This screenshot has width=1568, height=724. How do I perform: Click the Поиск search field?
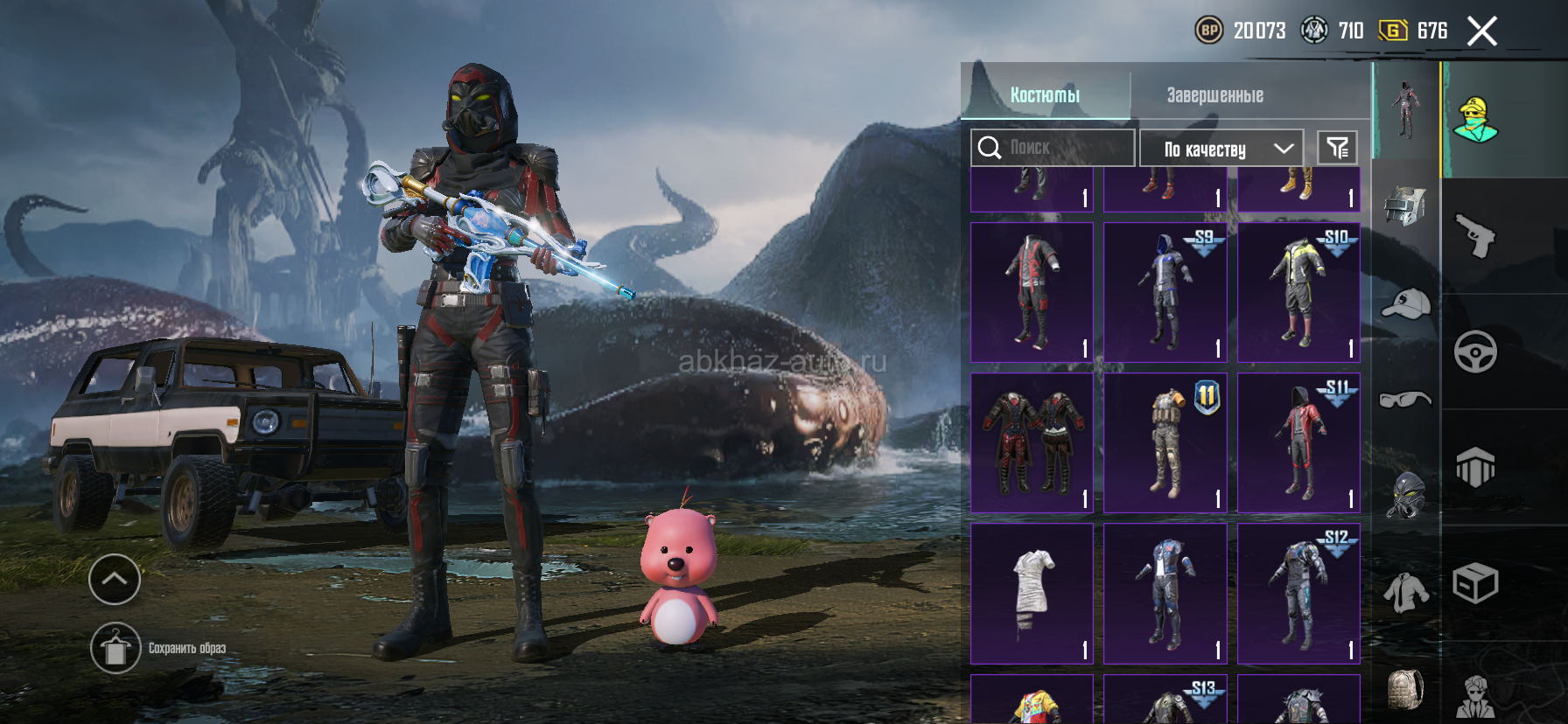(x=1053, y=148)
